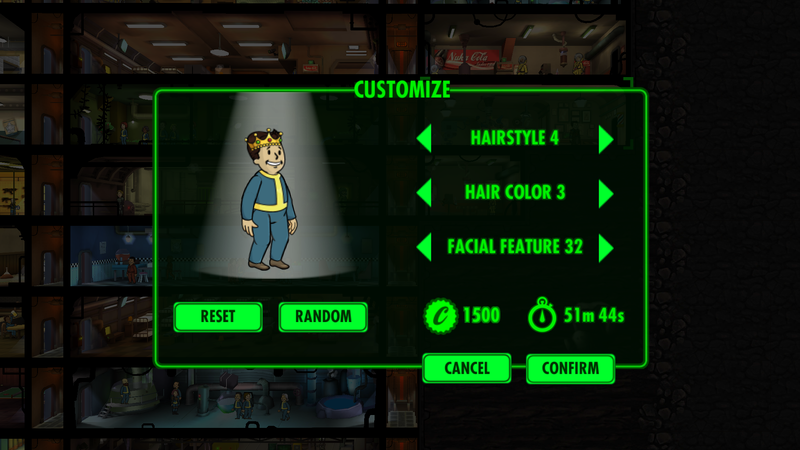Go back one facial feature
This screenshot has height=450, width=800.
pyautogui.click(x=425, y=247)
